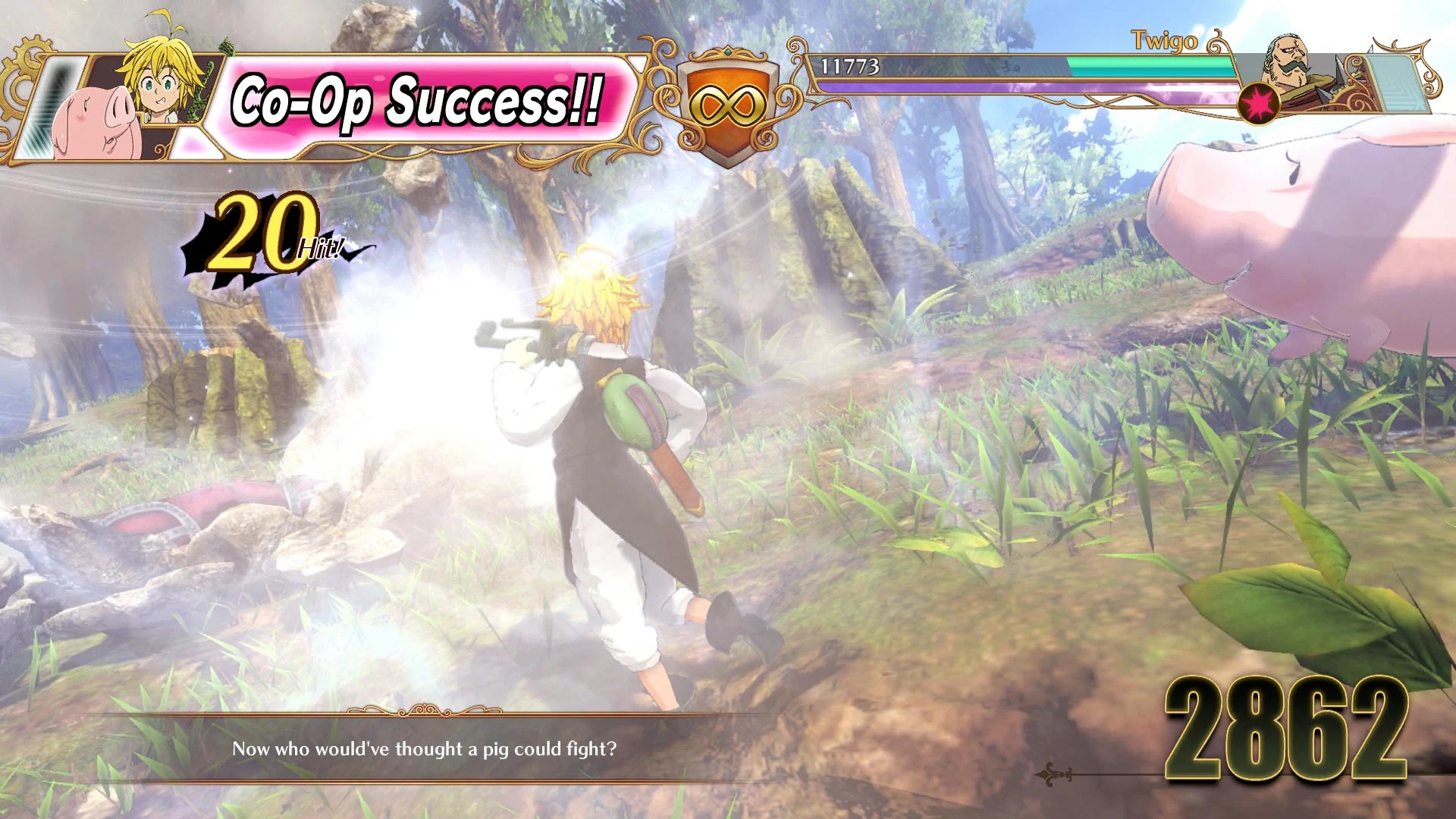
Task: Click the red star burst emblem on Twigo's bar
Action: tap(1259, 105)
